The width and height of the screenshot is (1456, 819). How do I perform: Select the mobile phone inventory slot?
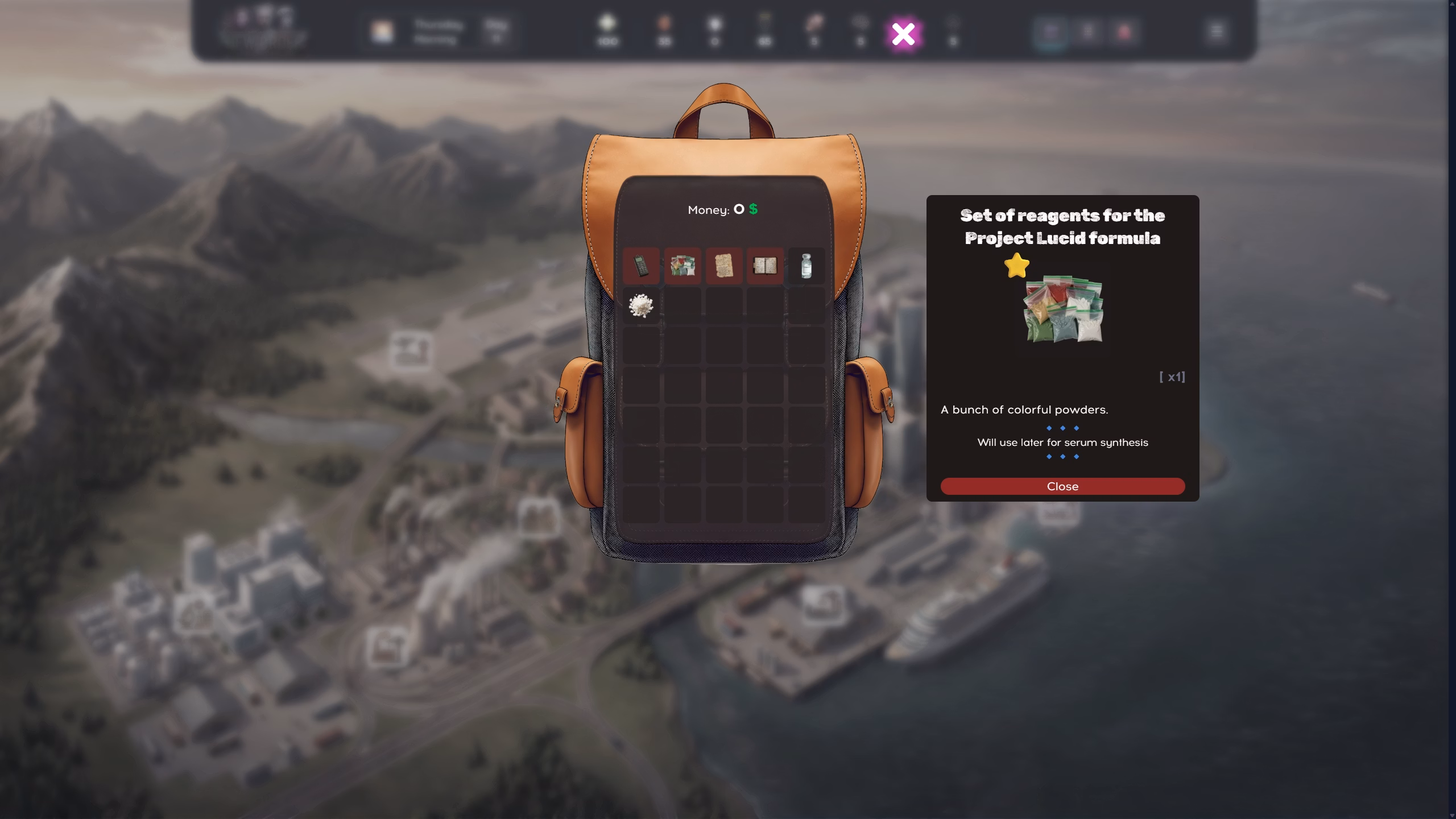tap(641, 266)
